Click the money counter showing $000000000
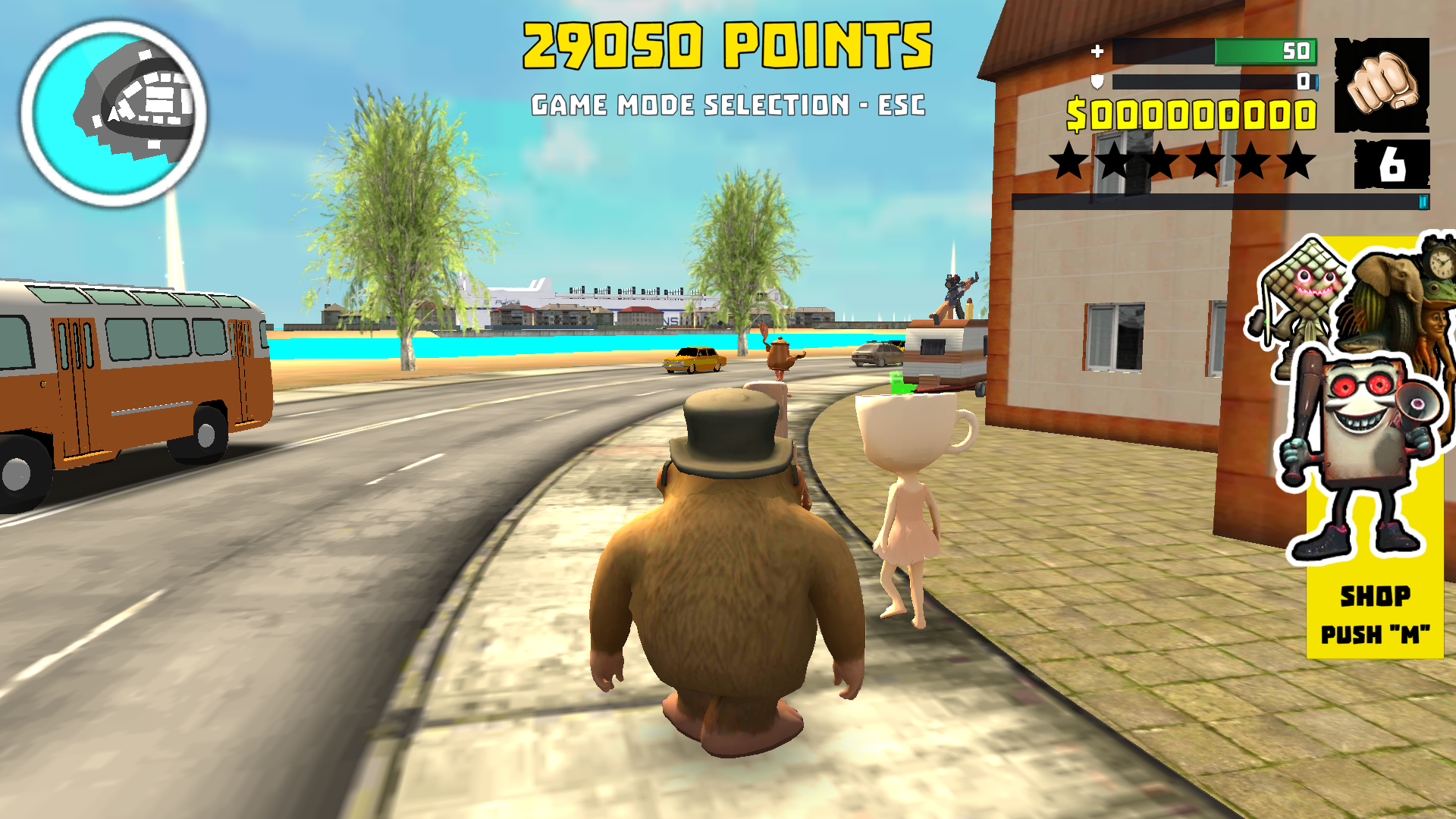 [x=1191, y=114]
